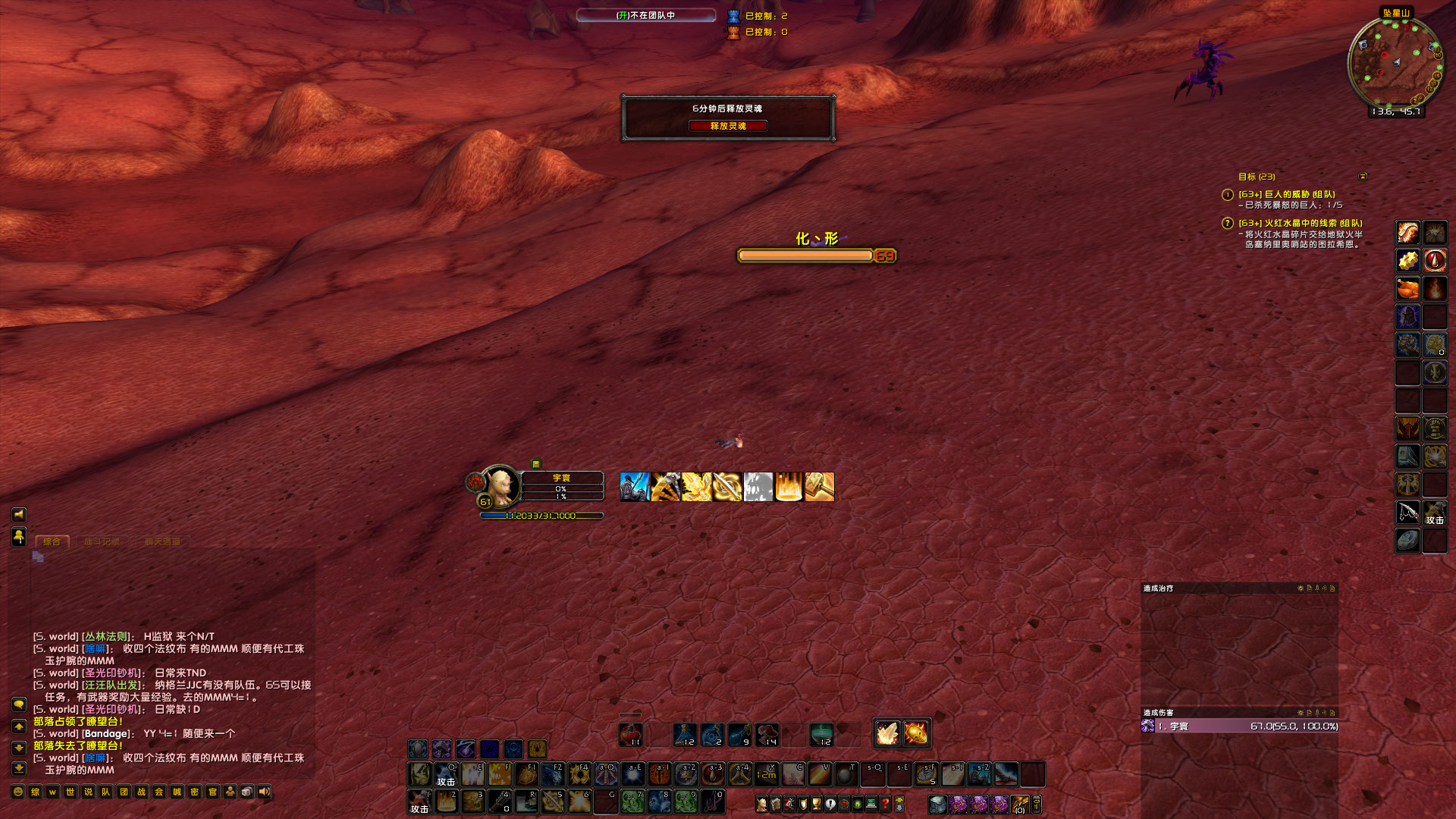This screenshot has height=819, width=1456.
Task: Switch to the 战斗记录 chat tab
Action: (x=102, y=542)
